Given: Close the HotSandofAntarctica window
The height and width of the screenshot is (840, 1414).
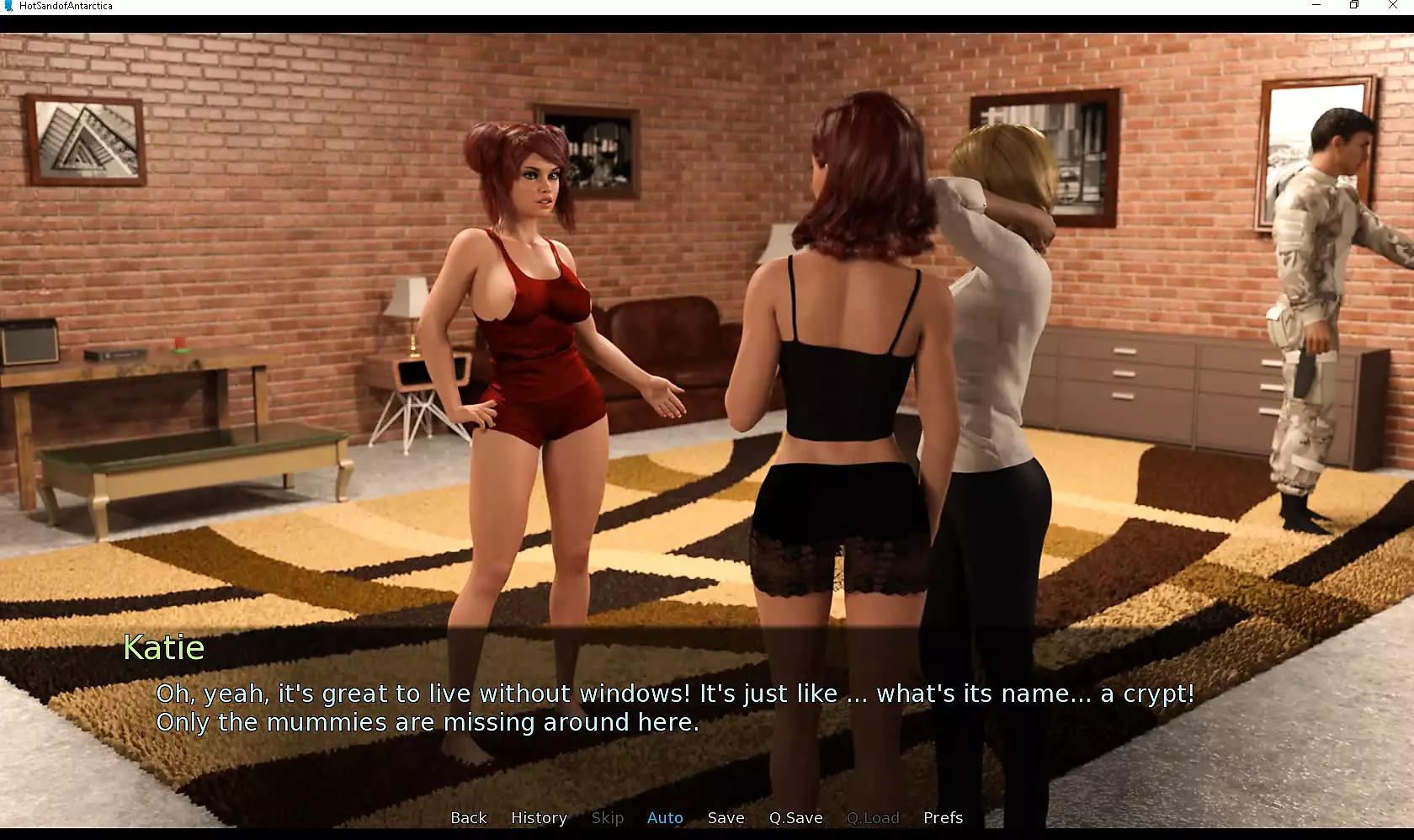Looking at the screenshot, I should (1393, 5).
